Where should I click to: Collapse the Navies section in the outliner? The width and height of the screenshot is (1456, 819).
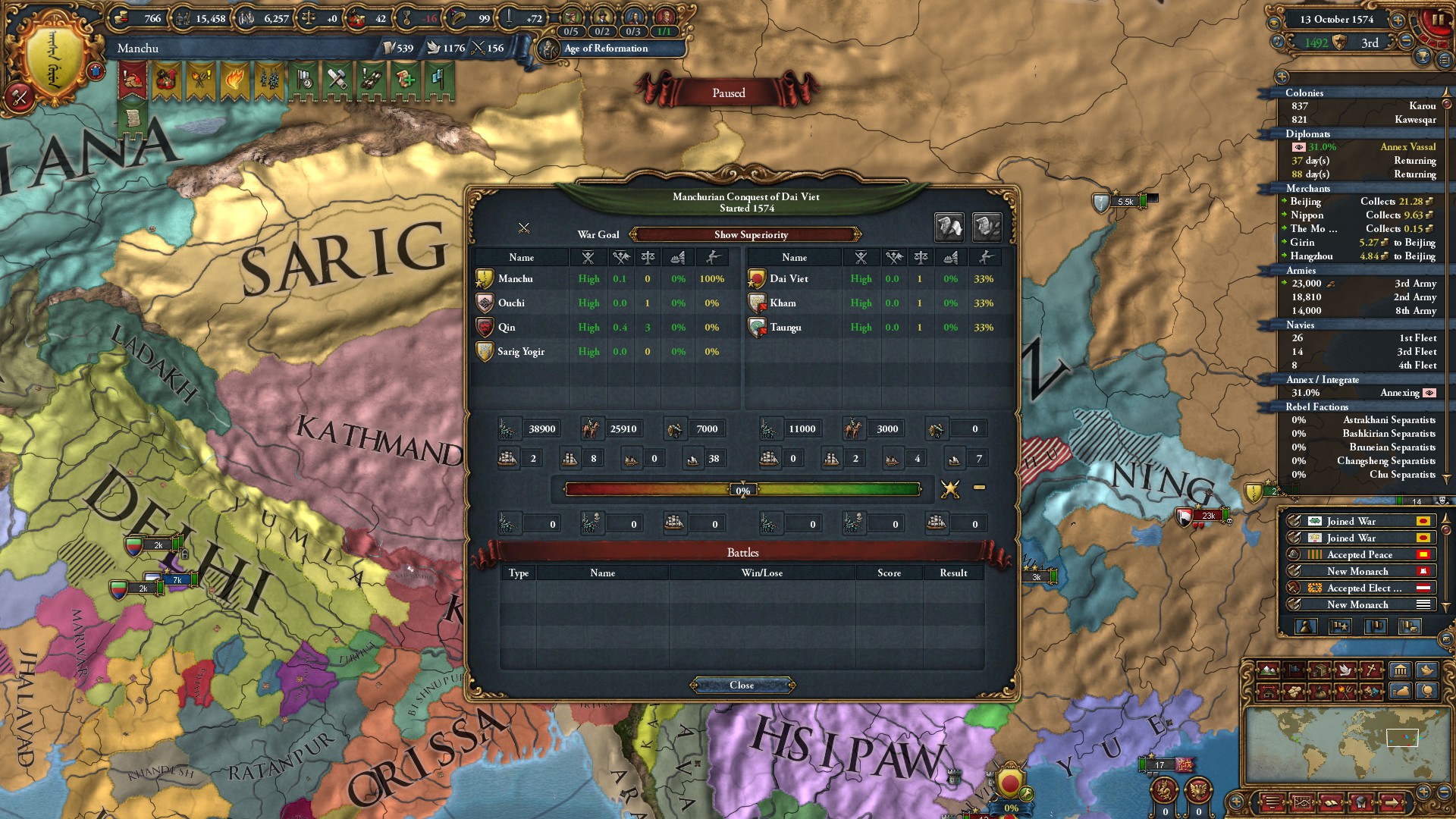pyautogui.click(x=1300, y=325)
